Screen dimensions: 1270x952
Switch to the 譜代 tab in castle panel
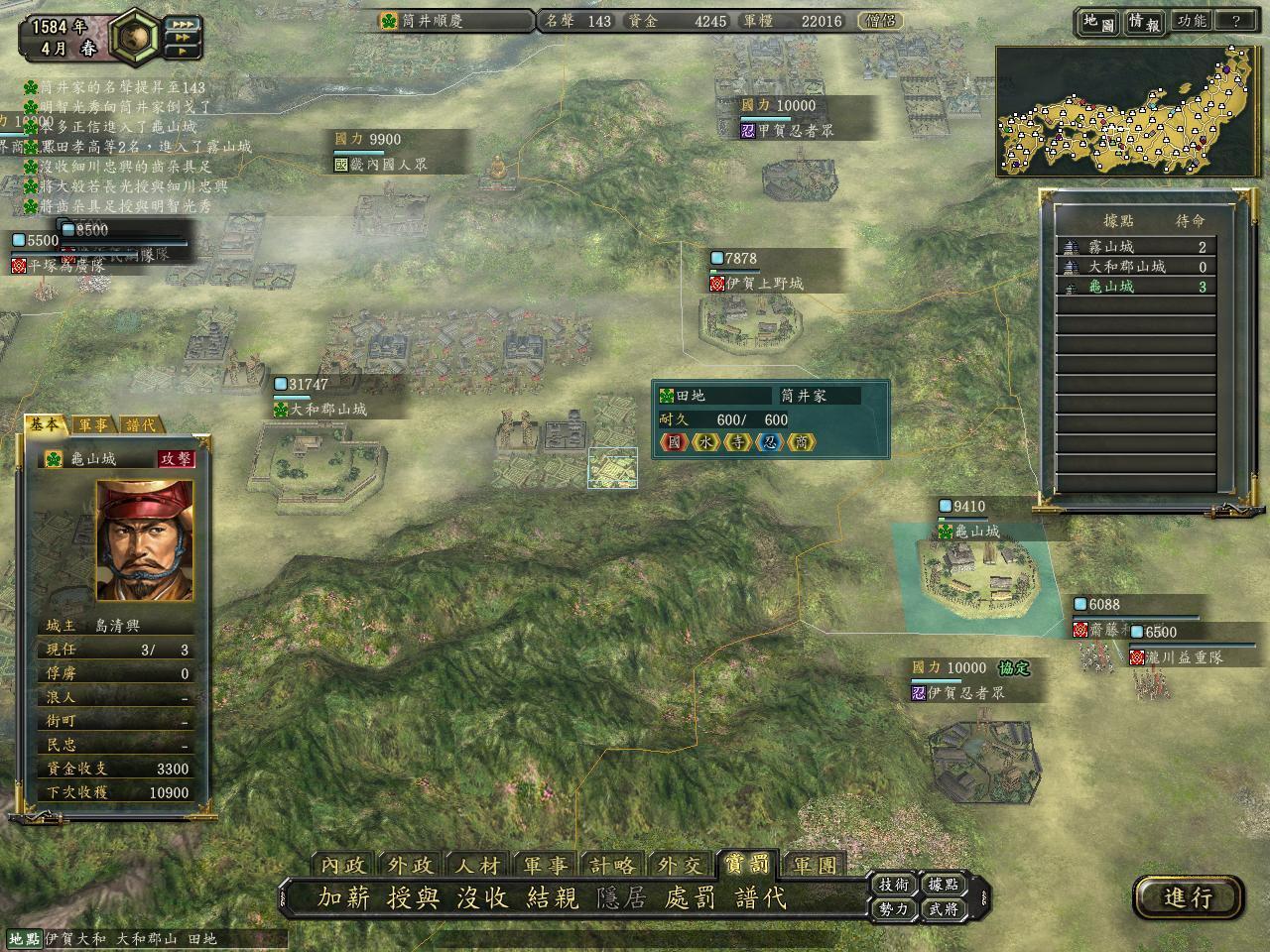pos(140,424)
